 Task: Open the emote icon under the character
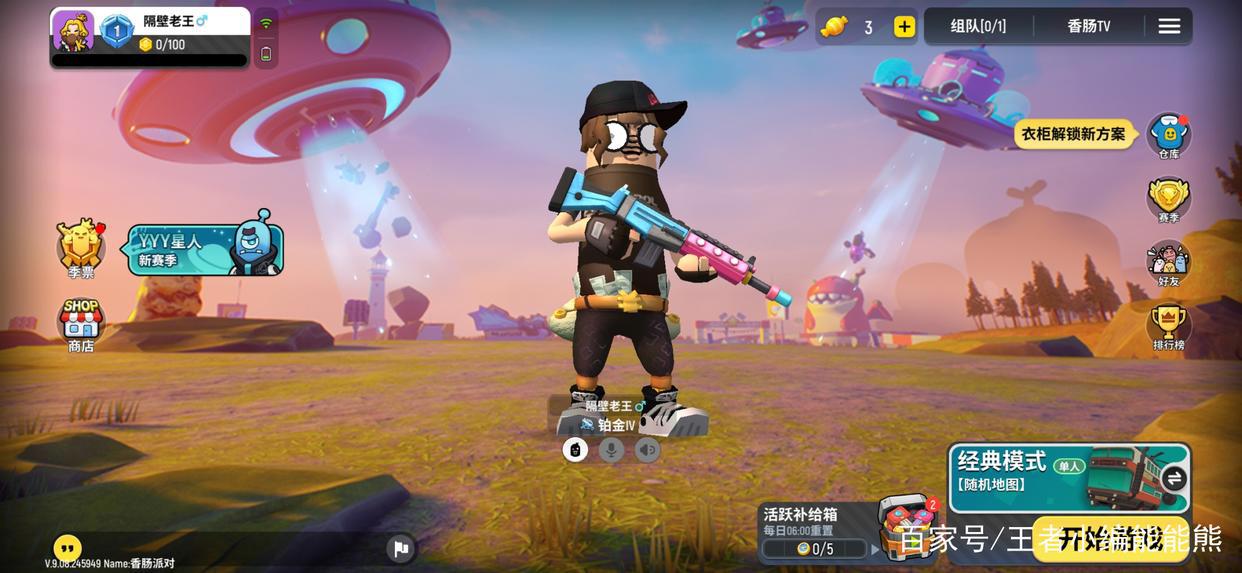coord(575,450)
